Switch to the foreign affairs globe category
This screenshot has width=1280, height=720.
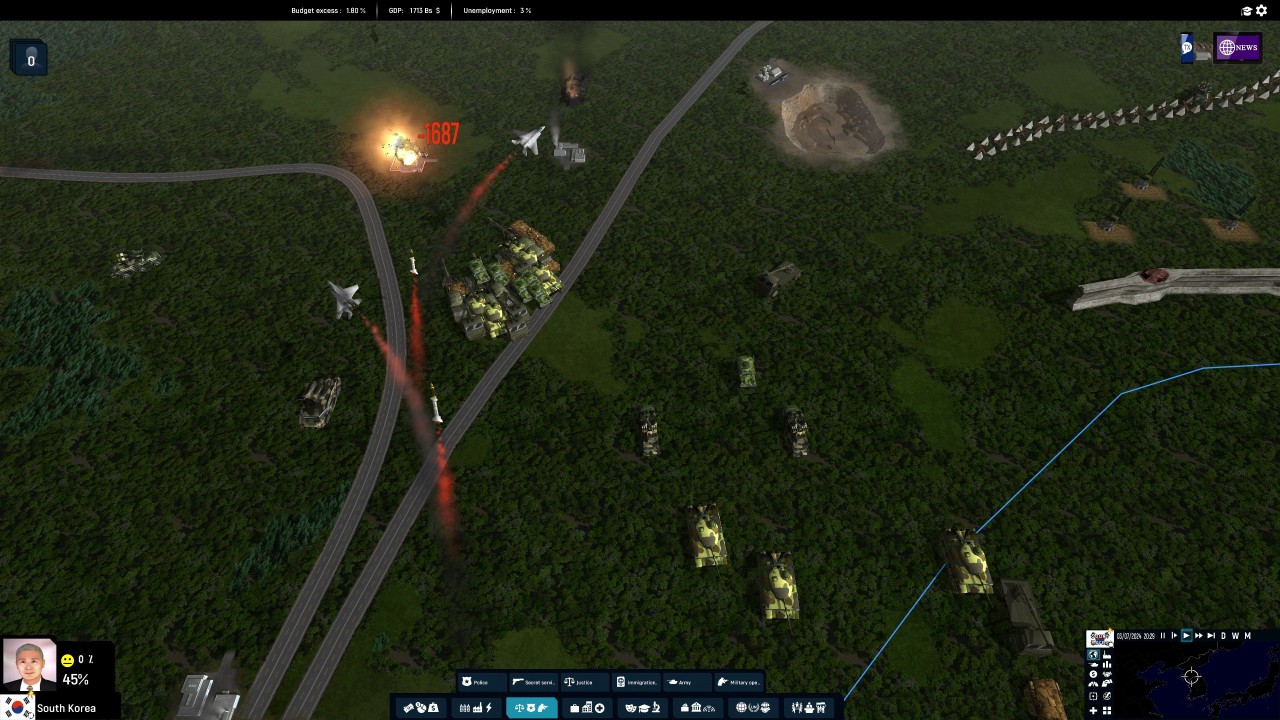(752, 708)
